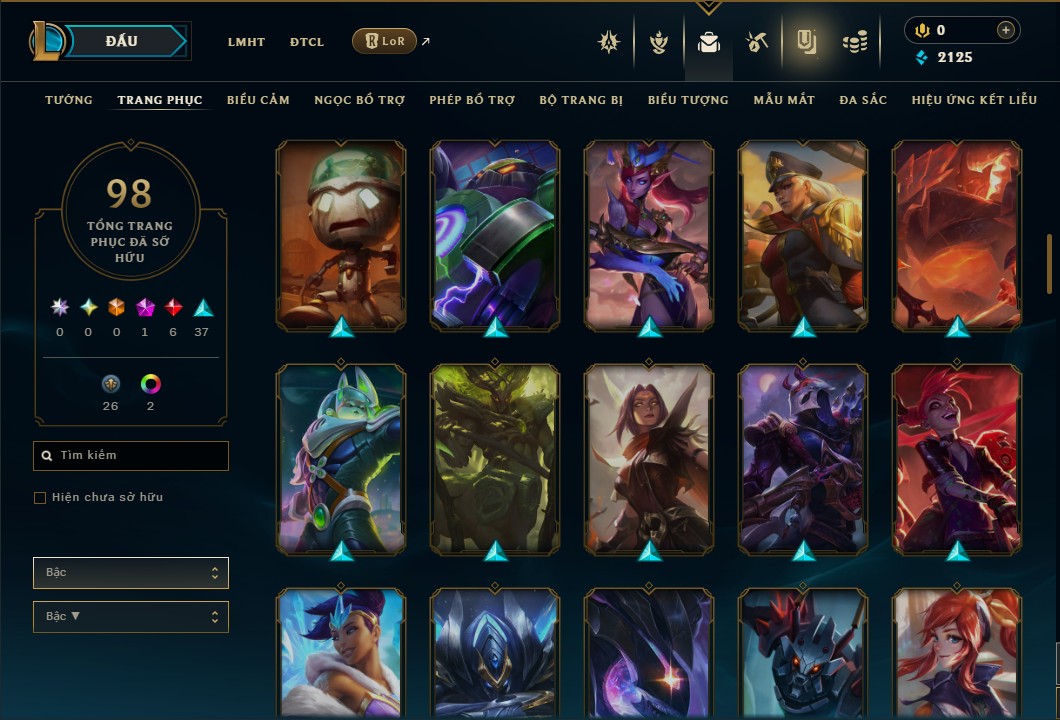Switch to the TƯỚNG tab
Screen dimensions: 1060x720
point(69,100)
